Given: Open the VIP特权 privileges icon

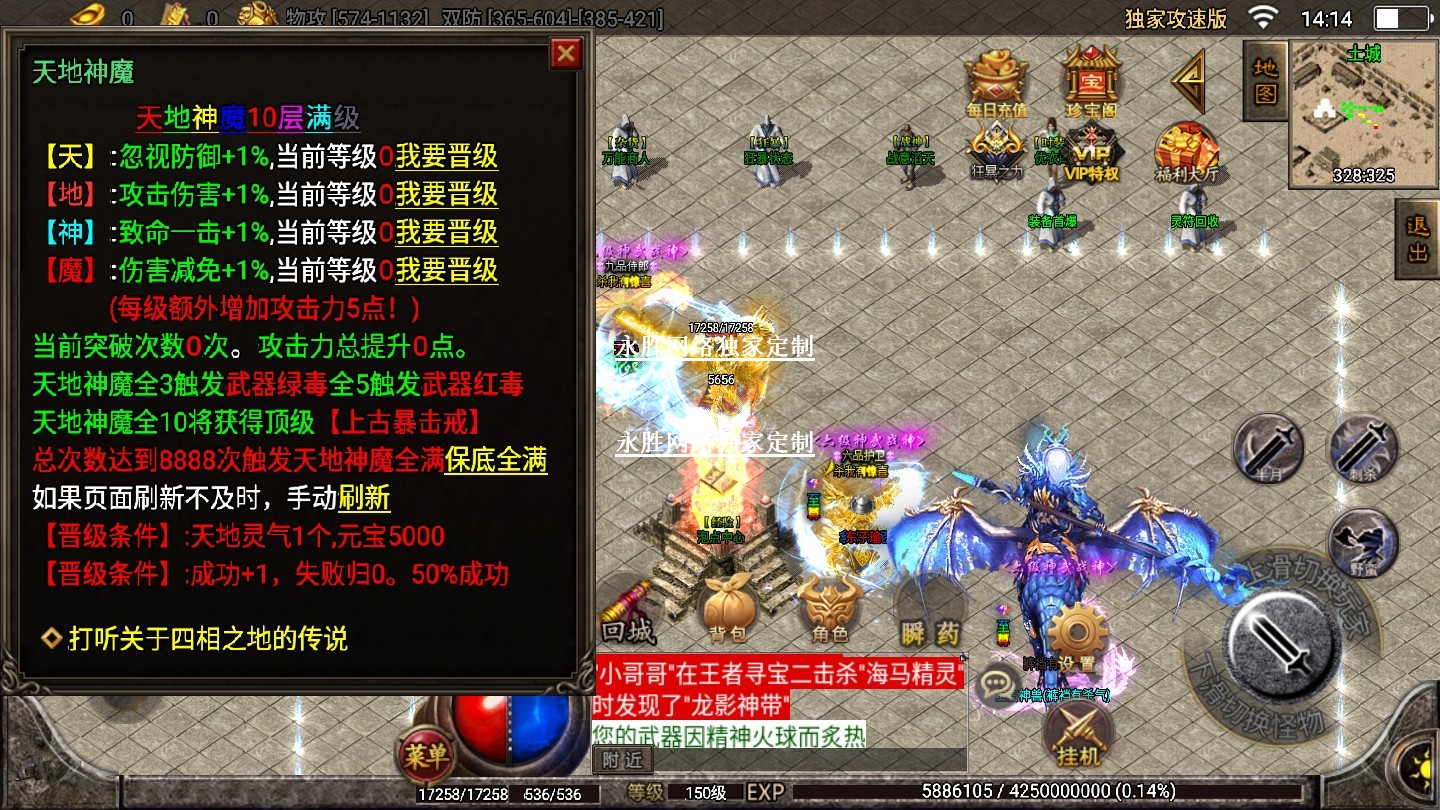Looking at the screenshot, I should [x=1091, y=155].
